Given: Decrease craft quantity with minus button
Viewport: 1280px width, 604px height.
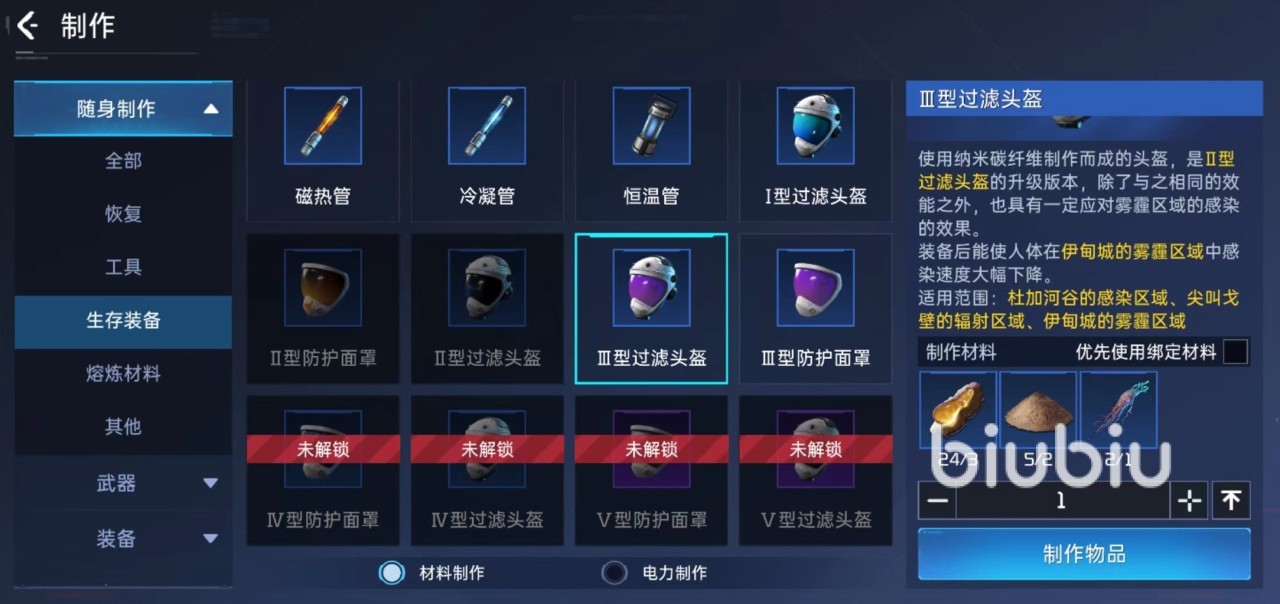Looking at the screenshot, I should click(937, 500).
